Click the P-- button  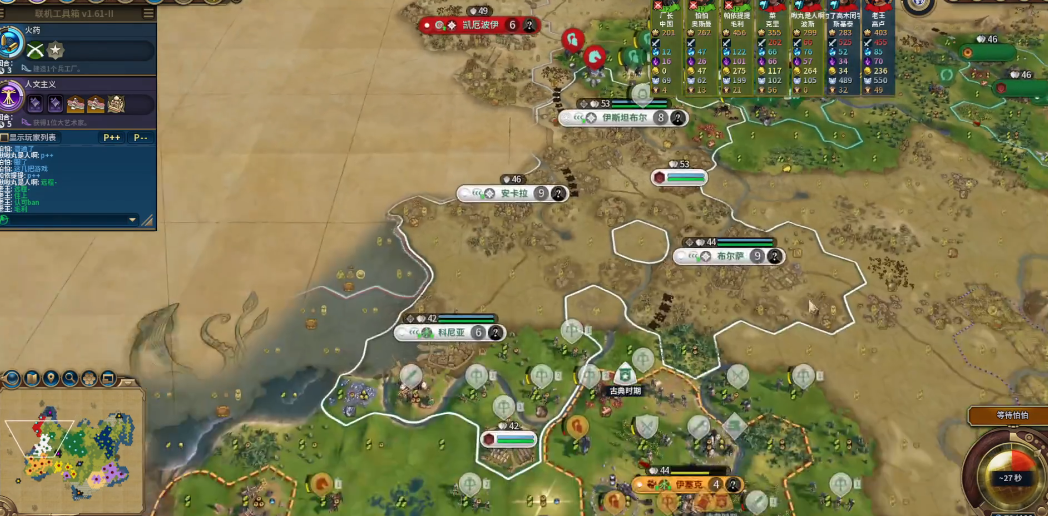[x=141, y=137]
